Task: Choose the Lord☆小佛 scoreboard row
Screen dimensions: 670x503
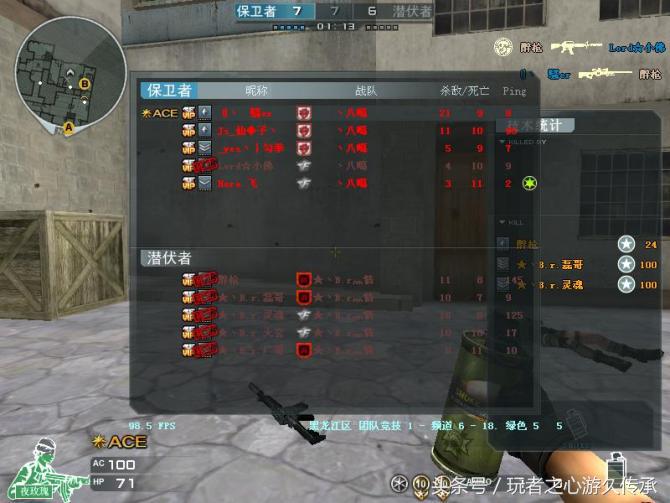Action: [x=330, y=165]
